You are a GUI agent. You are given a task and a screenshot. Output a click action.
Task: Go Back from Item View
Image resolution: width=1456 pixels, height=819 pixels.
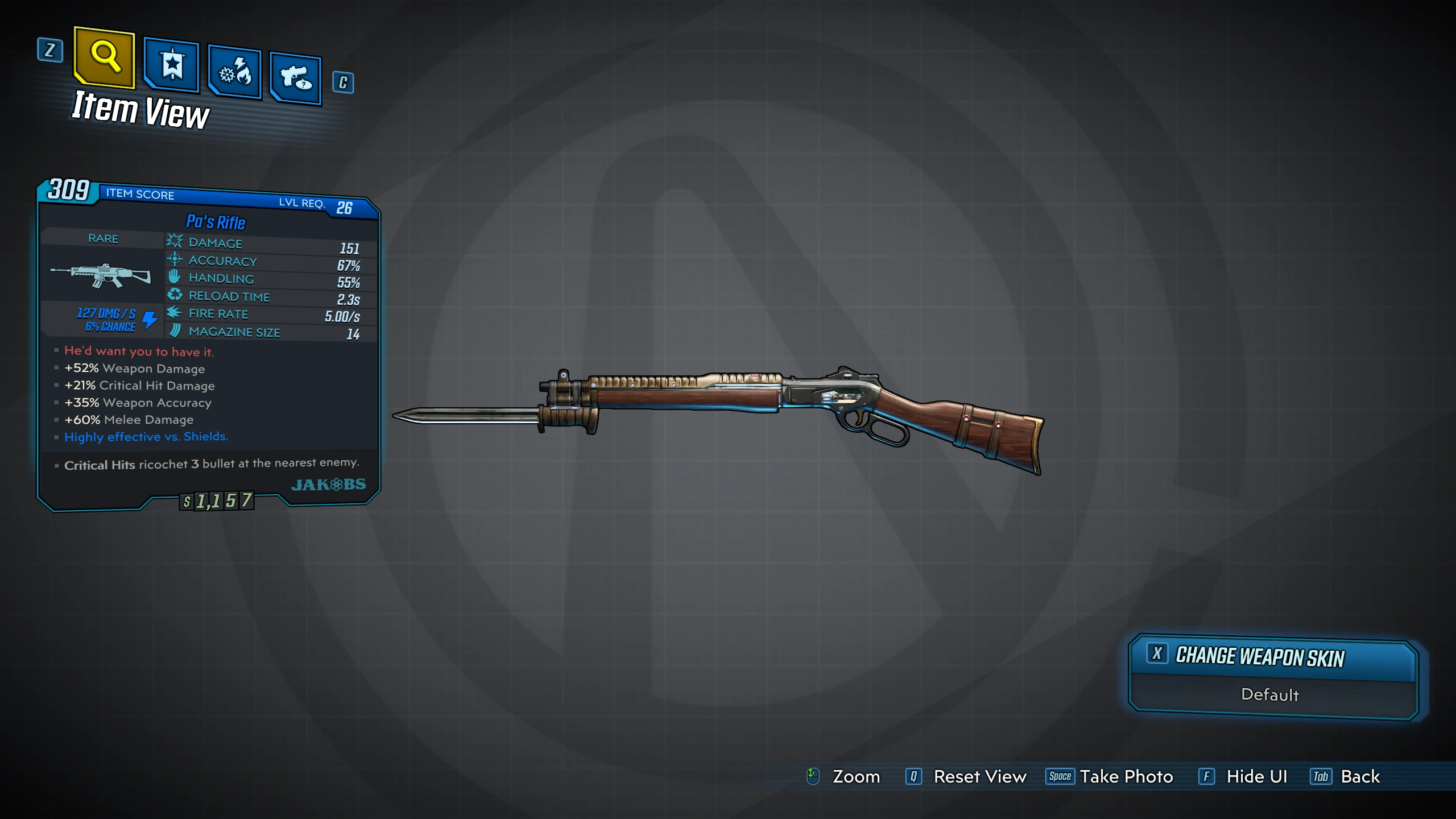click(x=1346, y=776)
